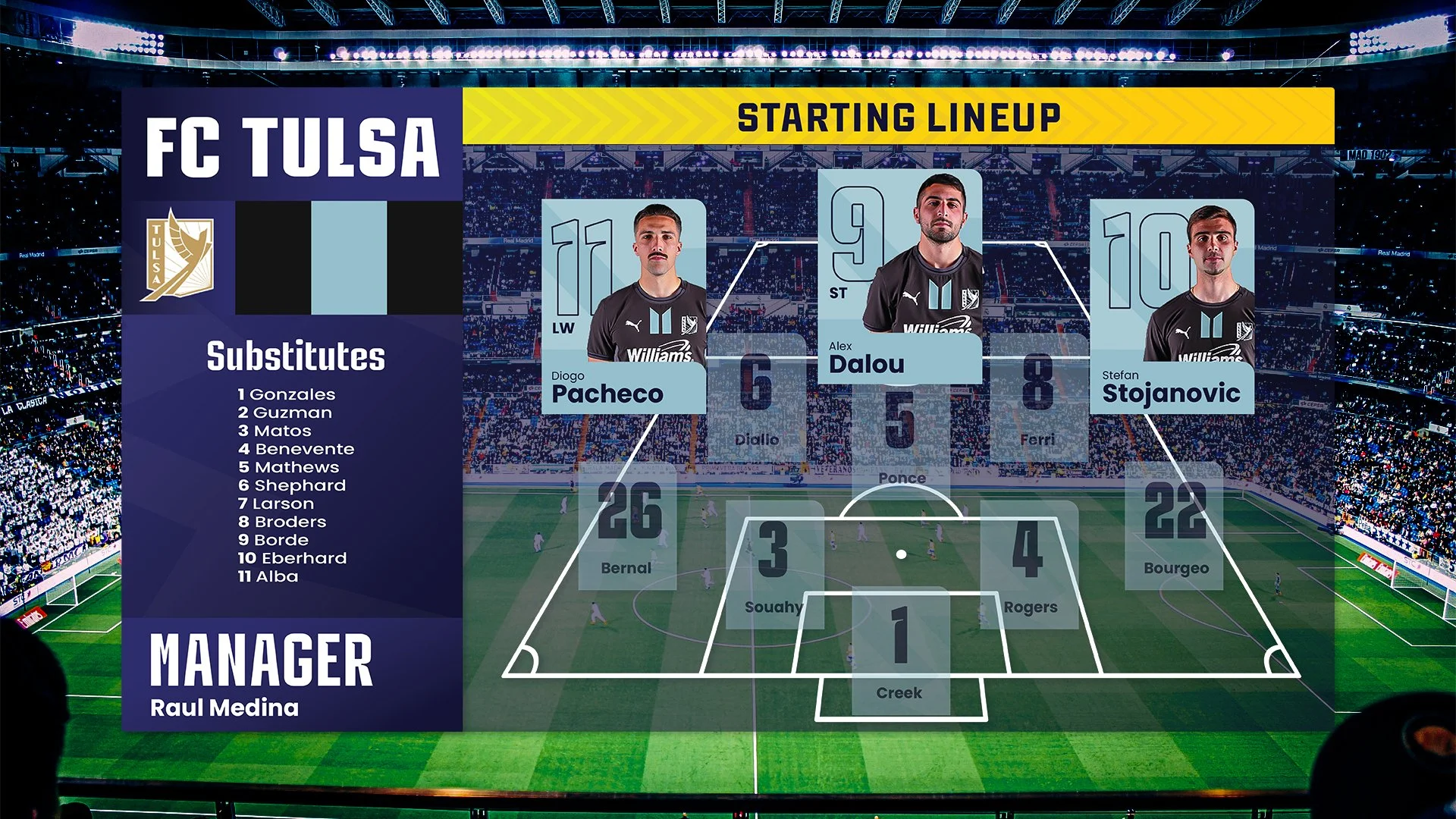
Task: Choose goalkeeper Creek's number 1 card
Action: coord(900,651)
